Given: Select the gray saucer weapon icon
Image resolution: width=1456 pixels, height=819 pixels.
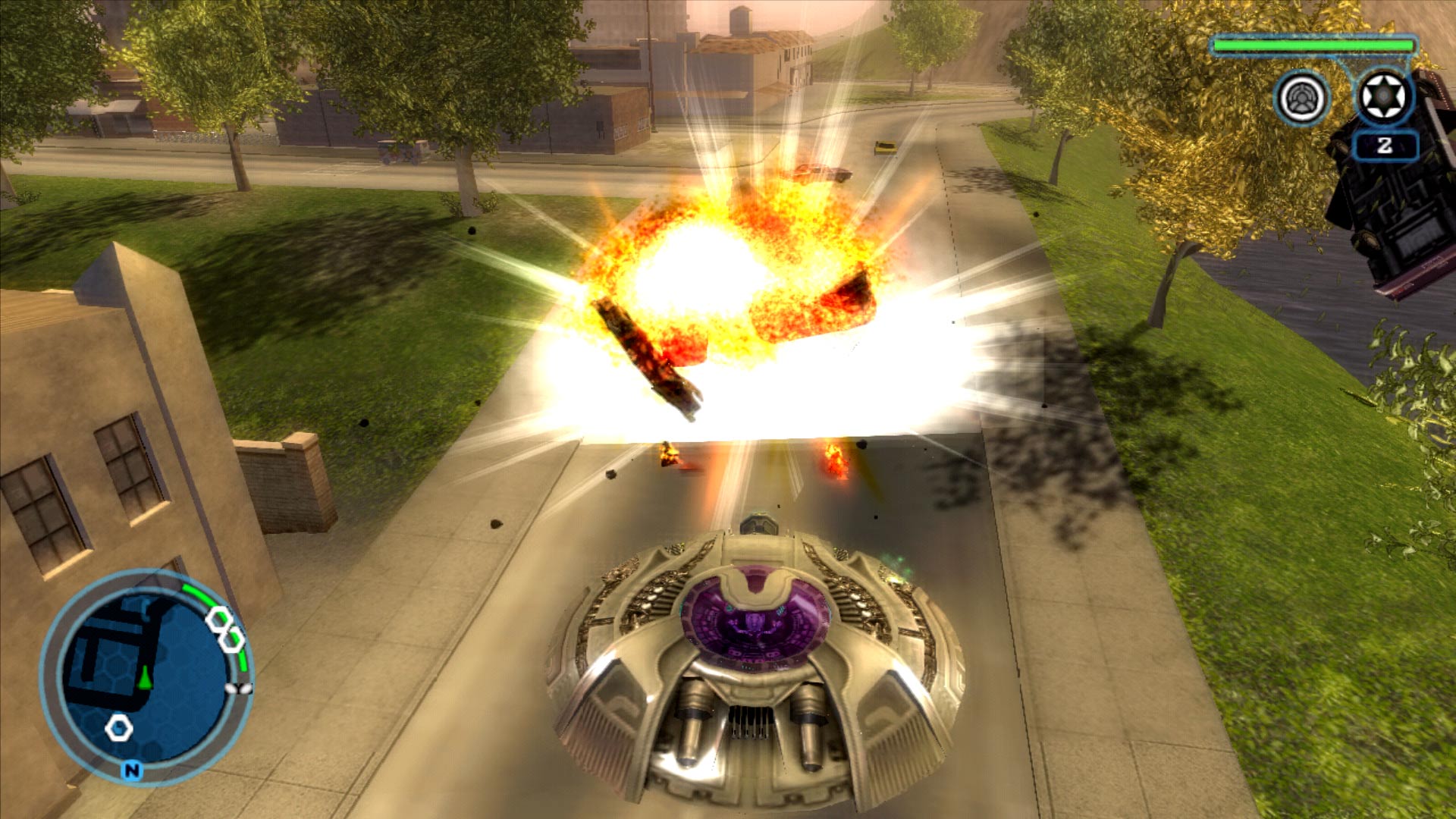Looking at the screenshot, I should [1302, 99].
